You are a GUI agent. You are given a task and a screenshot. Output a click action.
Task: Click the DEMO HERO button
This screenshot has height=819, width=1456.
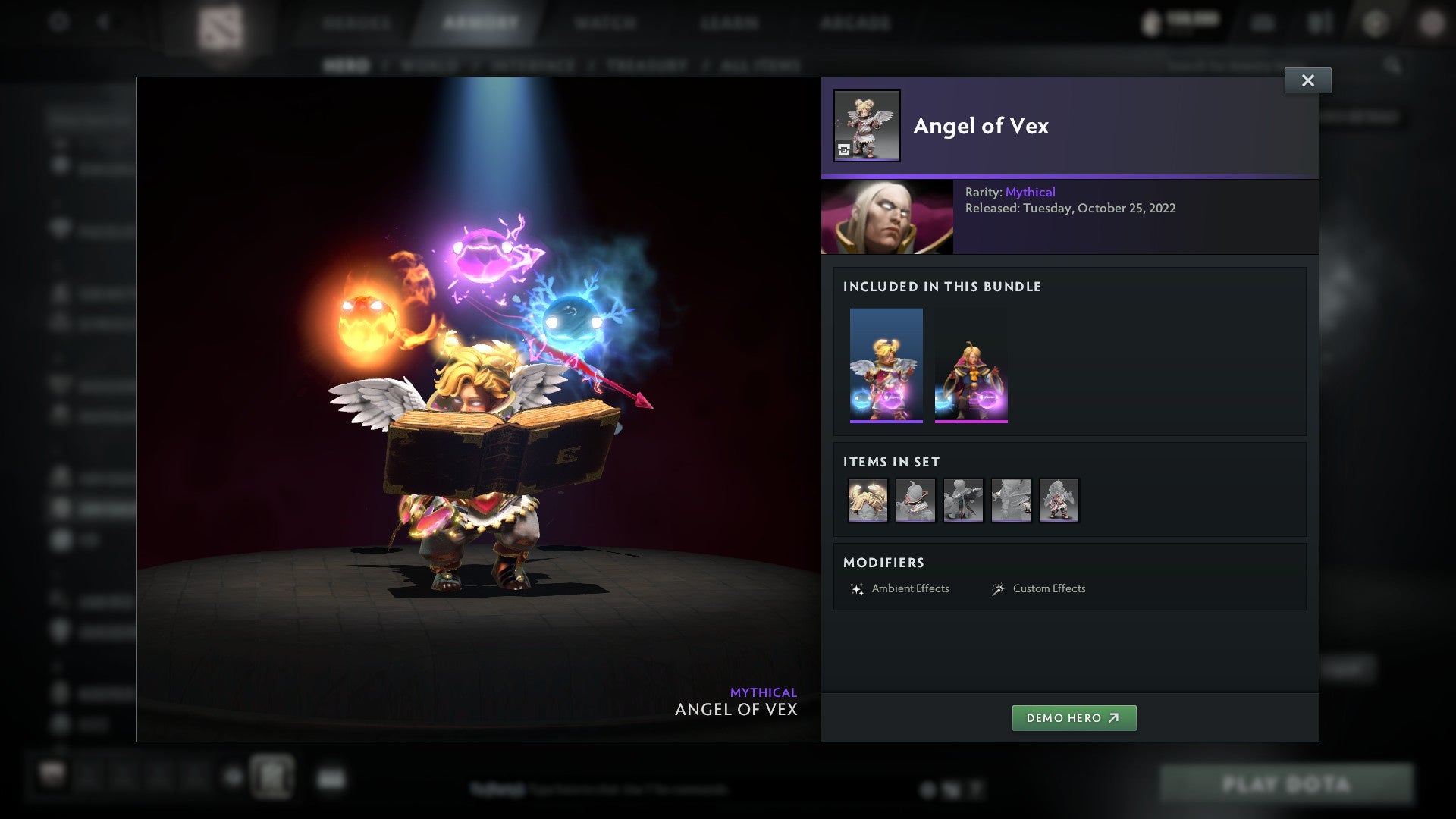pos(1074,717)
